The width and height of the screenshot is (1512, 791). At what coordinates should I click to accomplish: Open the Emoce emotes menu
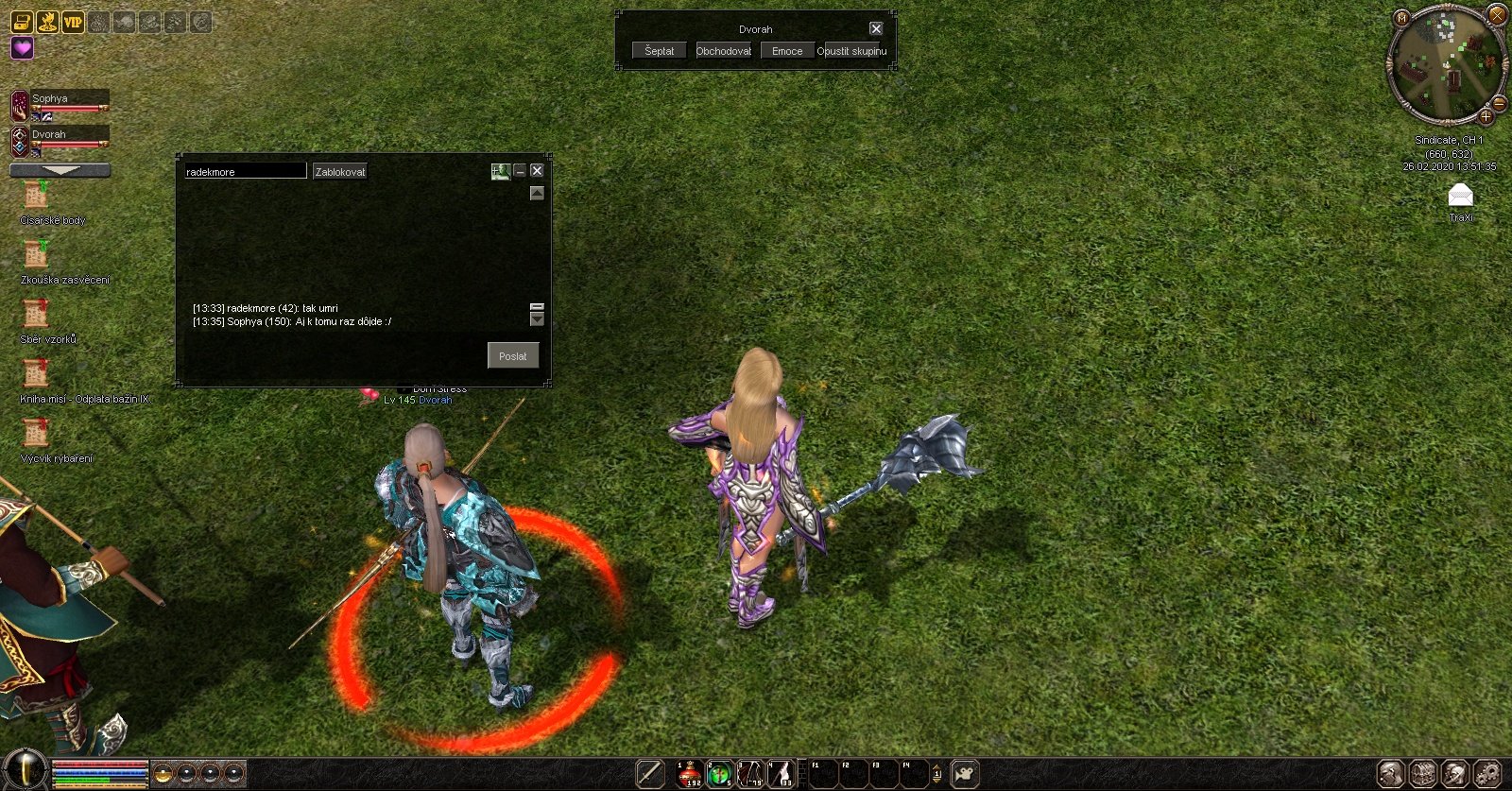[786, 51]
